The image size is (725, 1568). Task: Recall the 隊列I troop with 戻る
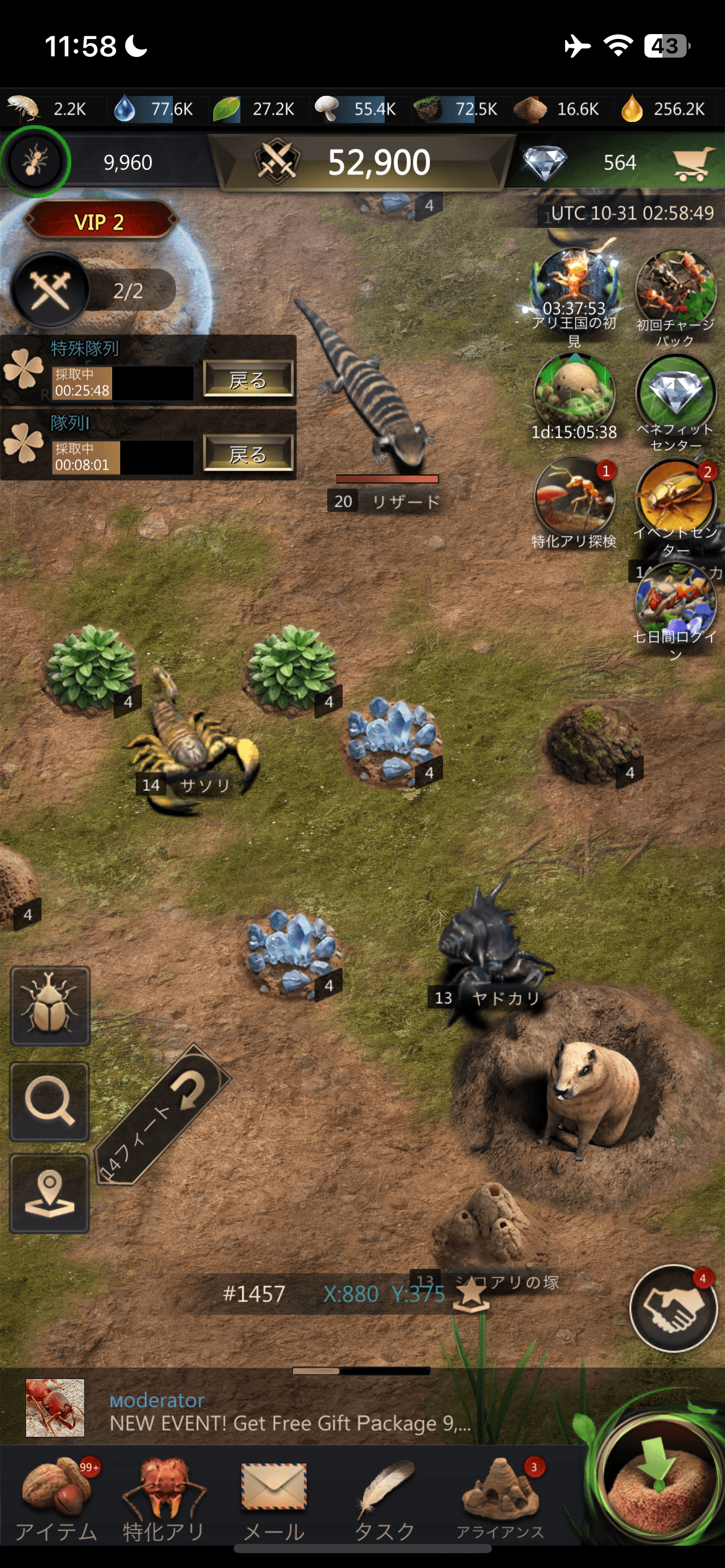point(248,454)
